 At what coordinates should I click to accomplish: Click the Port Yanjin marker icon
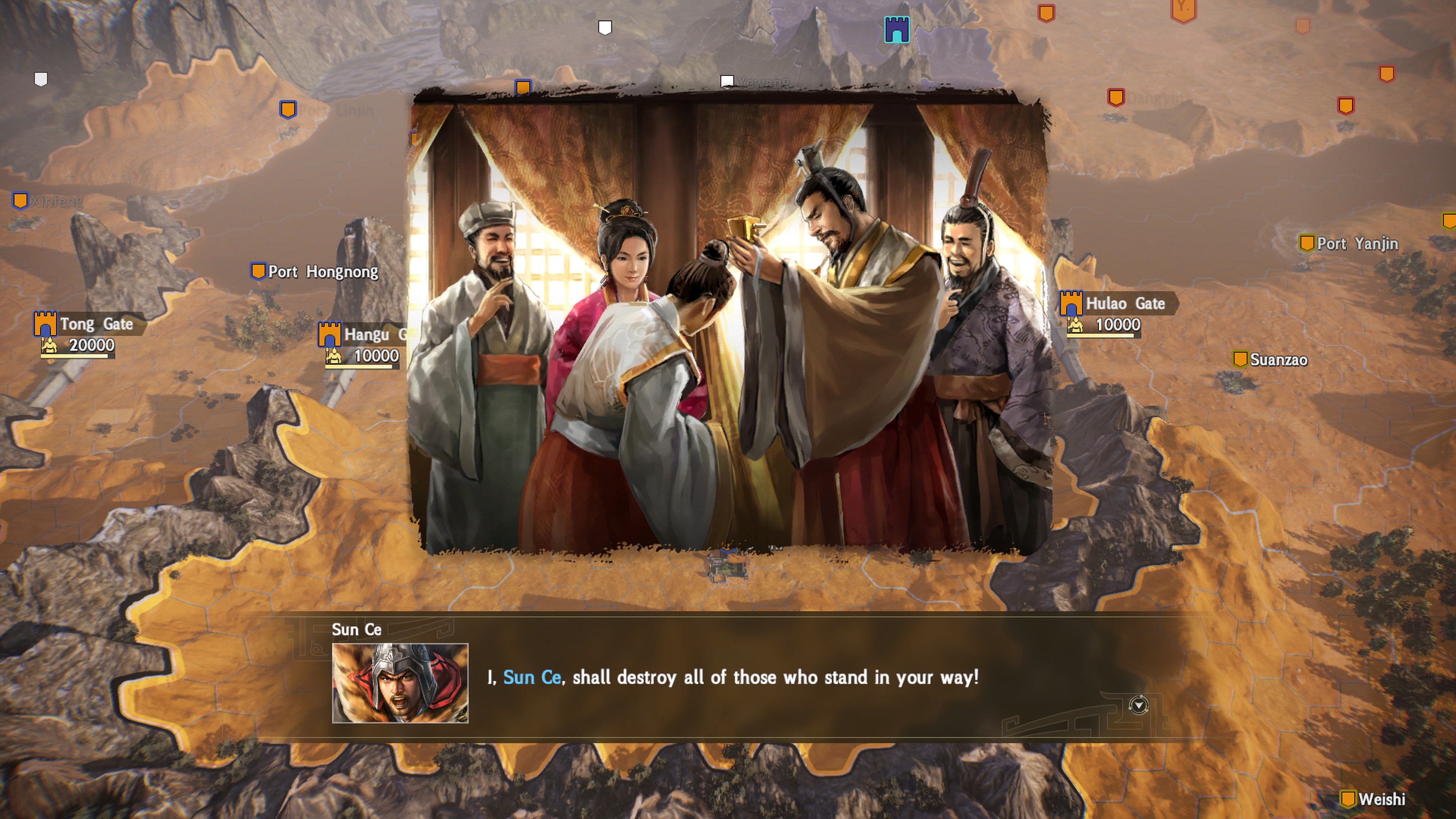pyautogui.click(x=1307, y=243)
